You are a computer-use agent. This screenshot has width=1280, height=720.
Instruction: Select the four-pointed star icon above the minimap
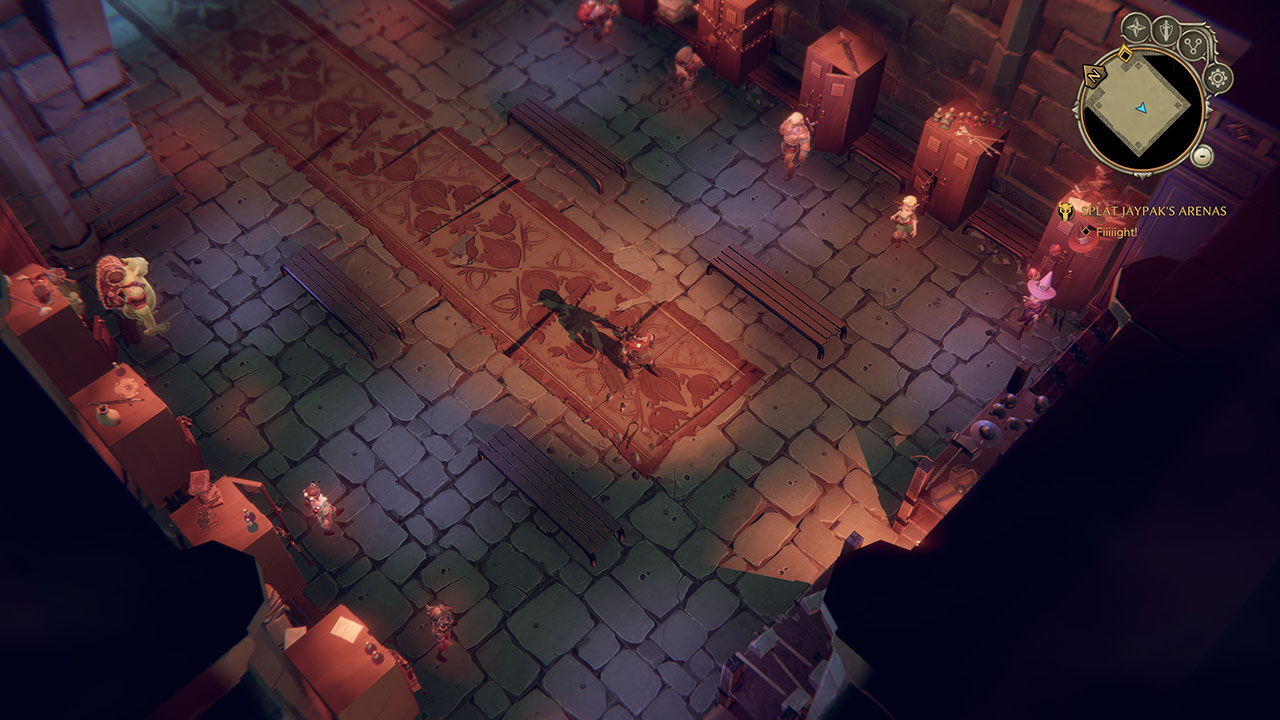(1136, 26)
